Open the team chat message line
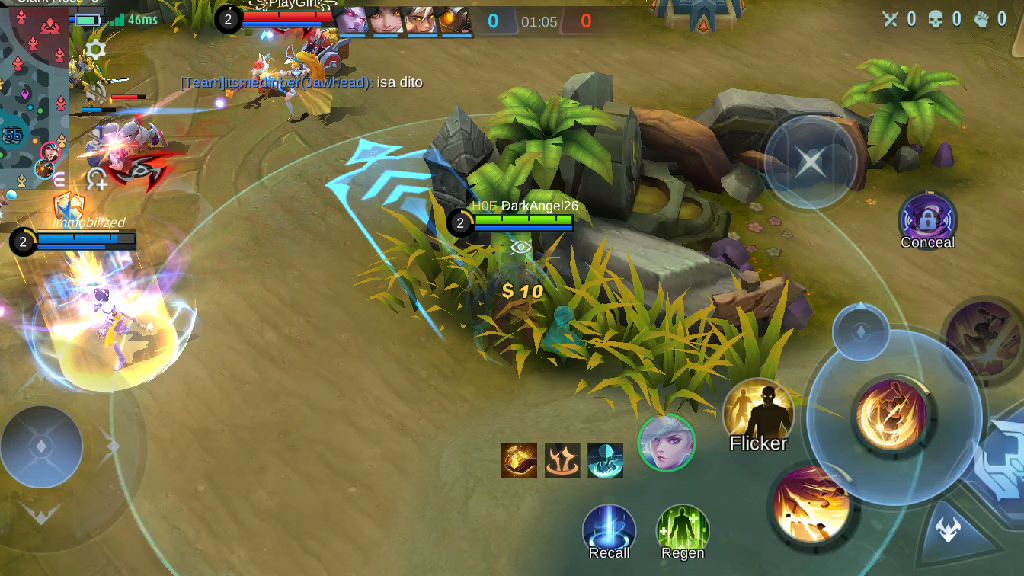 pyautogui.click(x=301, y=83)
